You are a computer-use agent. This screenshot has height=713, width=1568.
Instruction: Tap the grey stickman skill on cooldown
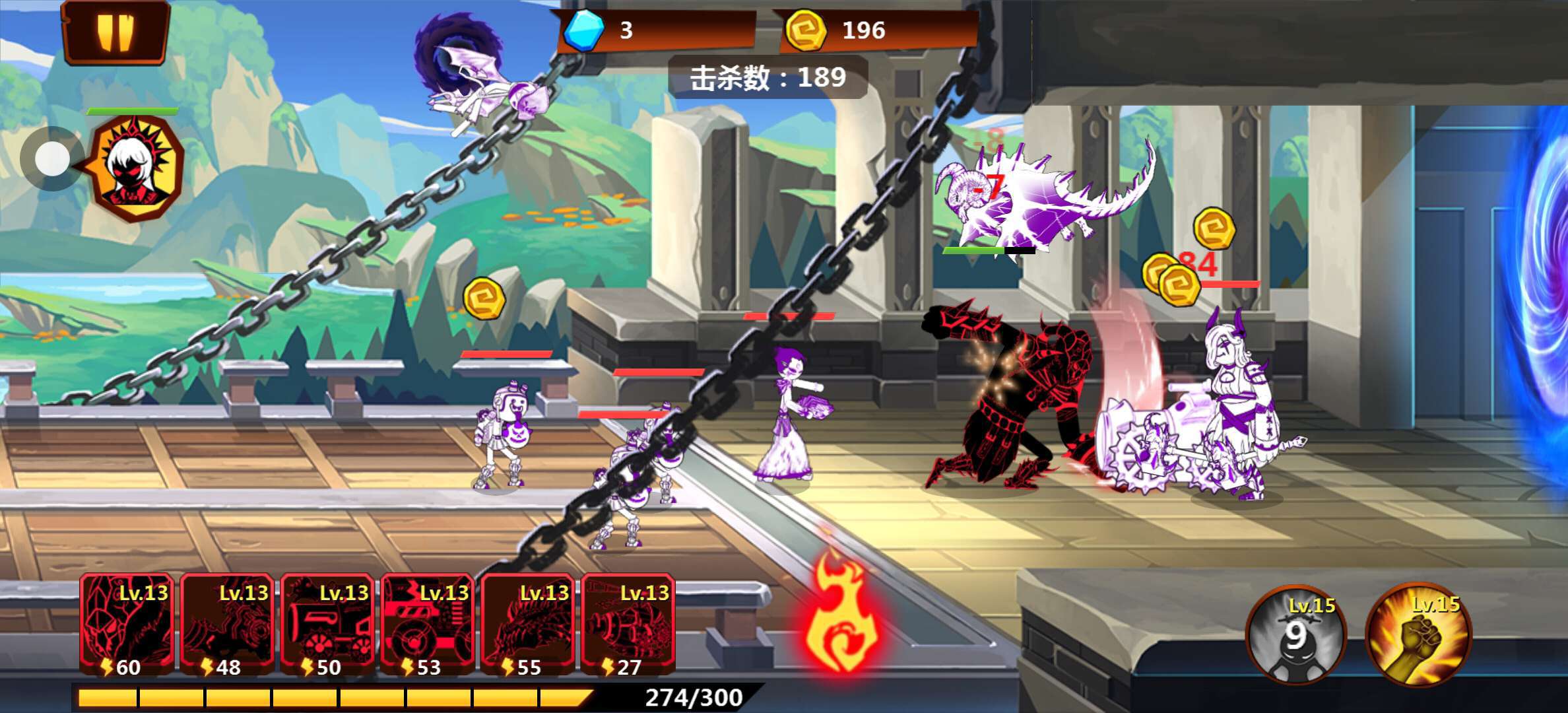1295,635
